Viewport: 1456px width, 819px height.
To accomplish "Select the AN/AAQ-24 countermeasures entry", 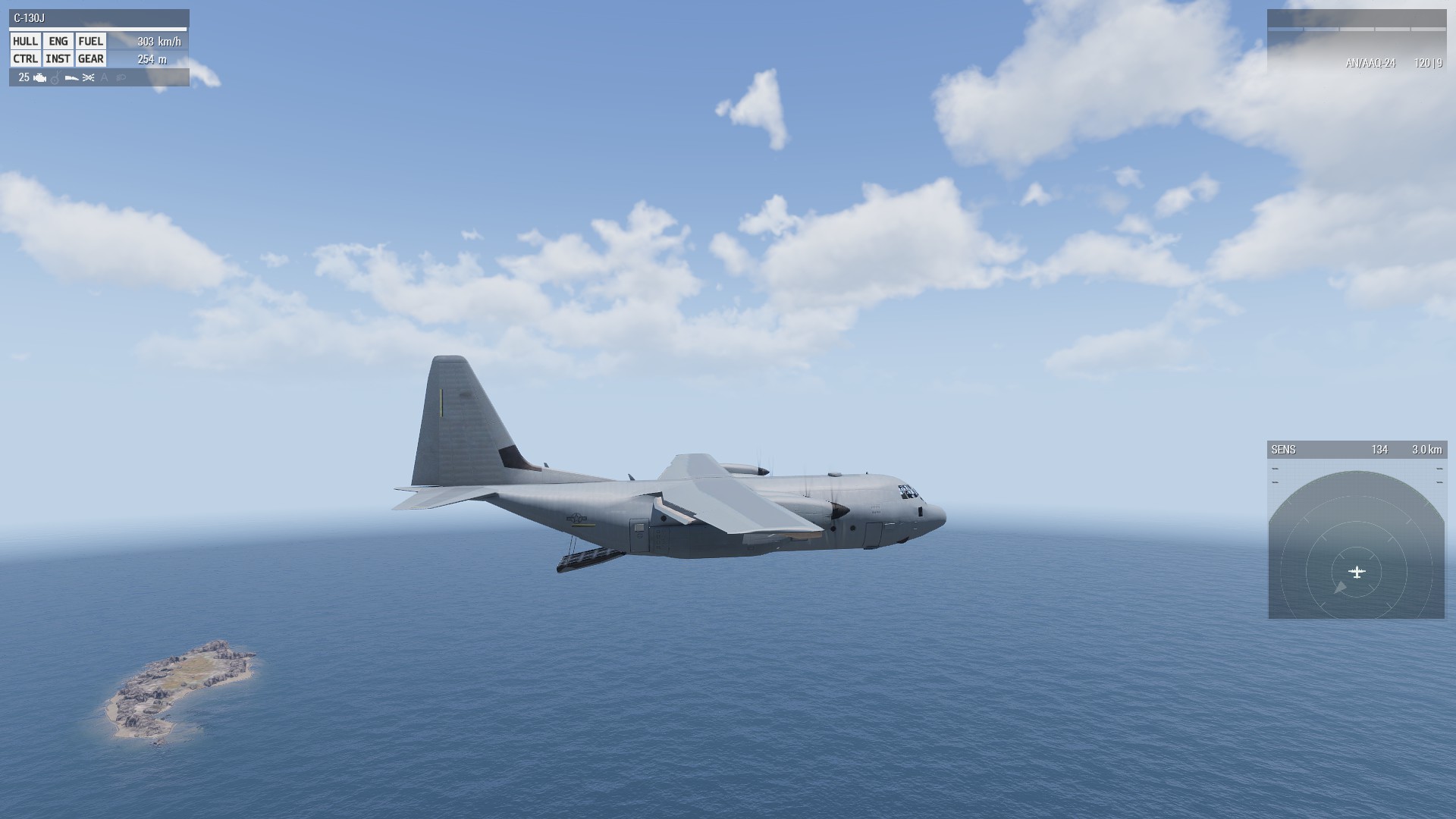I will 1370,64.
